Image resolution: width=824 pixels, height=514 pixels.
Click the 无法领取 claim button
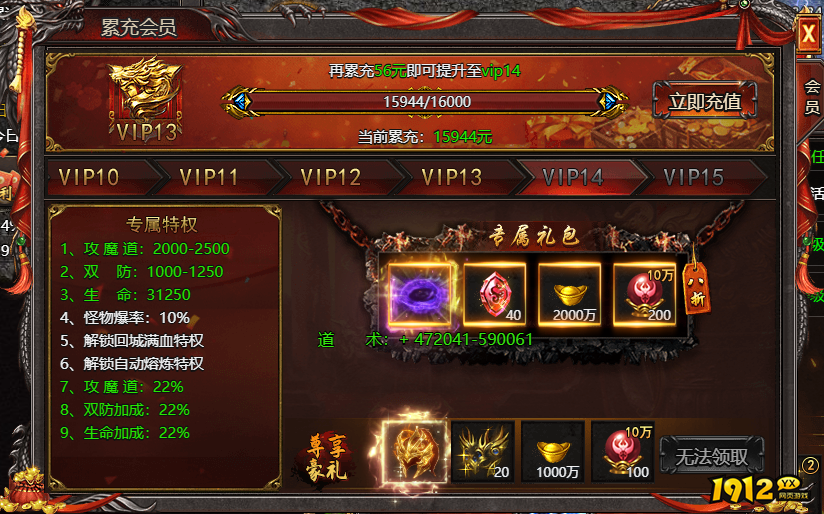pos(712,458)
